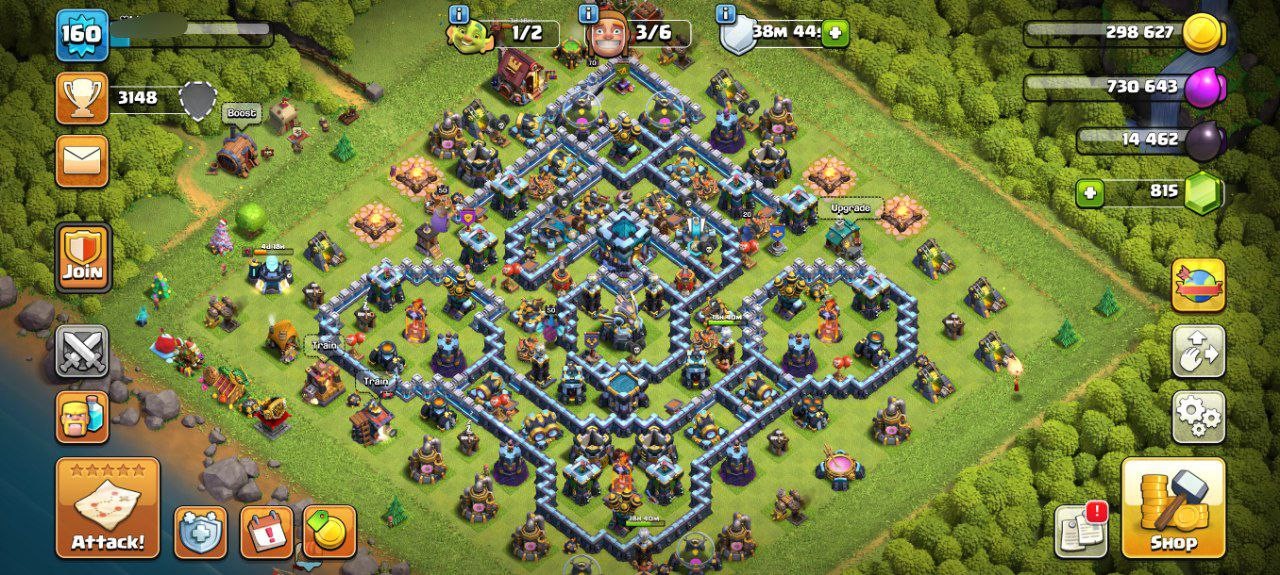This screenshot has width=1280, height=575.
Task: Open the gold coin price tag offers
Action: coord(330,532)
